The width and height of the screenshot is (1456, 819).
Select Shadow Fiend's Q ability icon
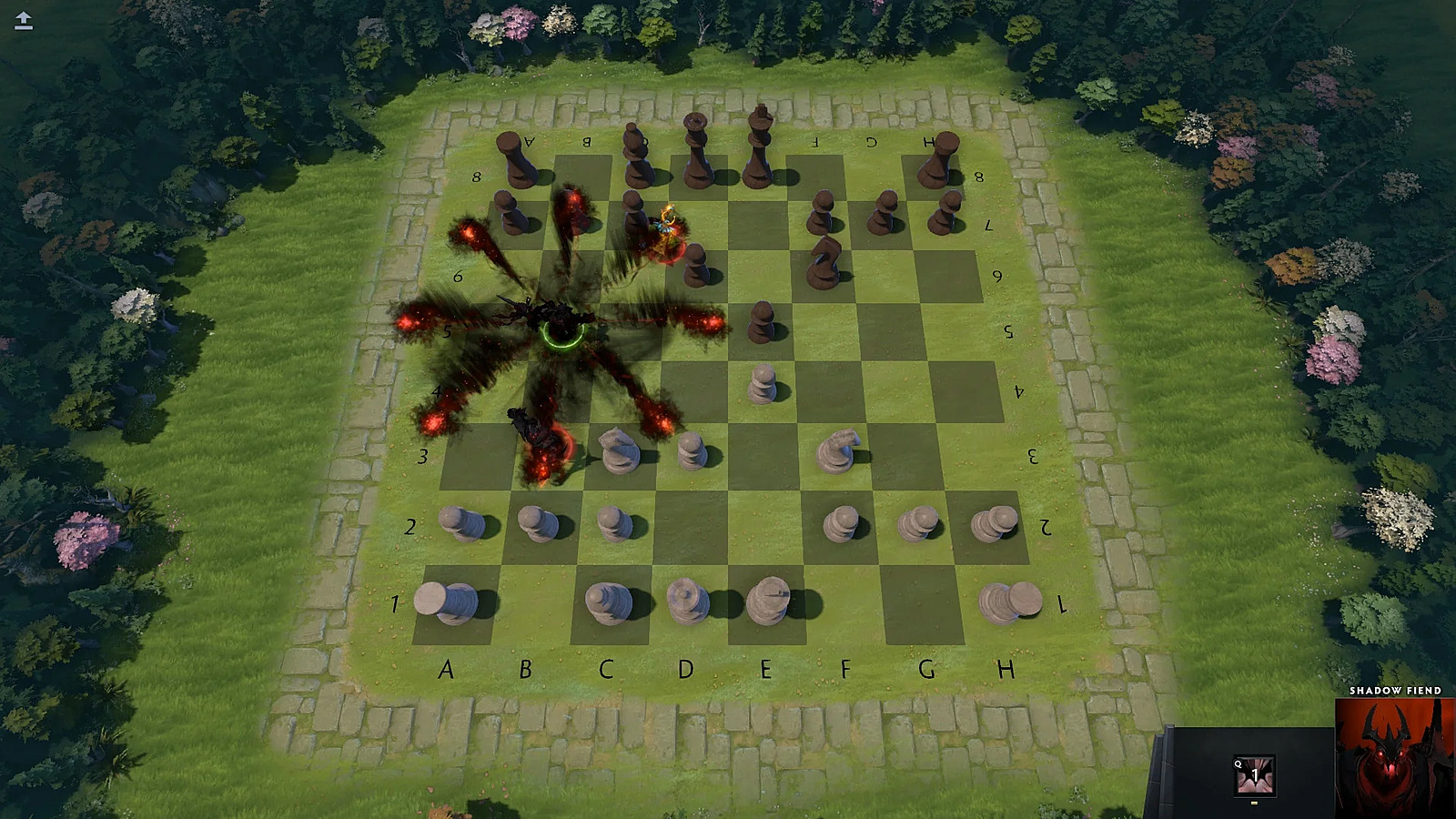[1254, 775]
